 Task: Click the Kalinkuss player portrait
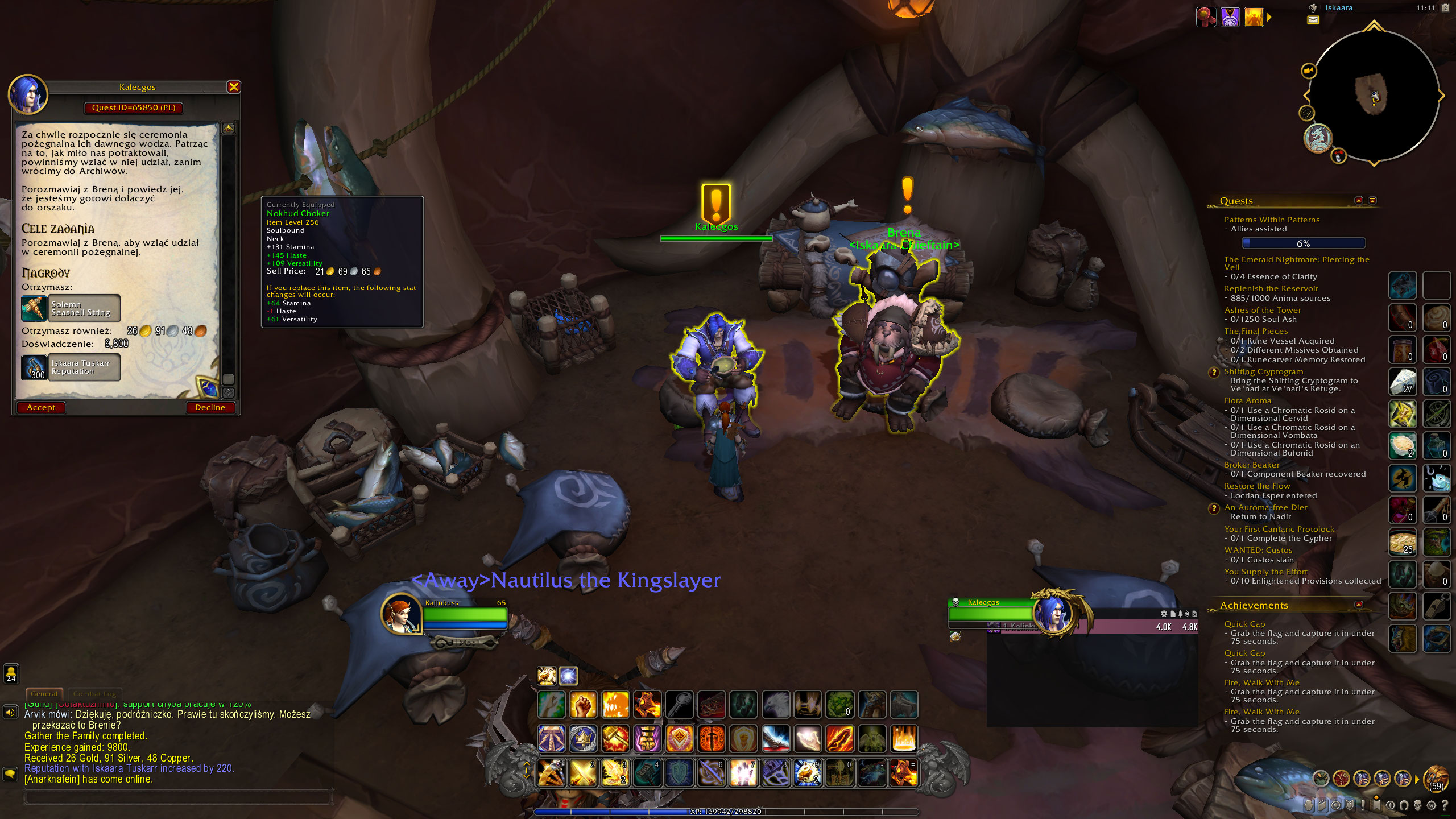pyautogui.click(x=401, y=613)
